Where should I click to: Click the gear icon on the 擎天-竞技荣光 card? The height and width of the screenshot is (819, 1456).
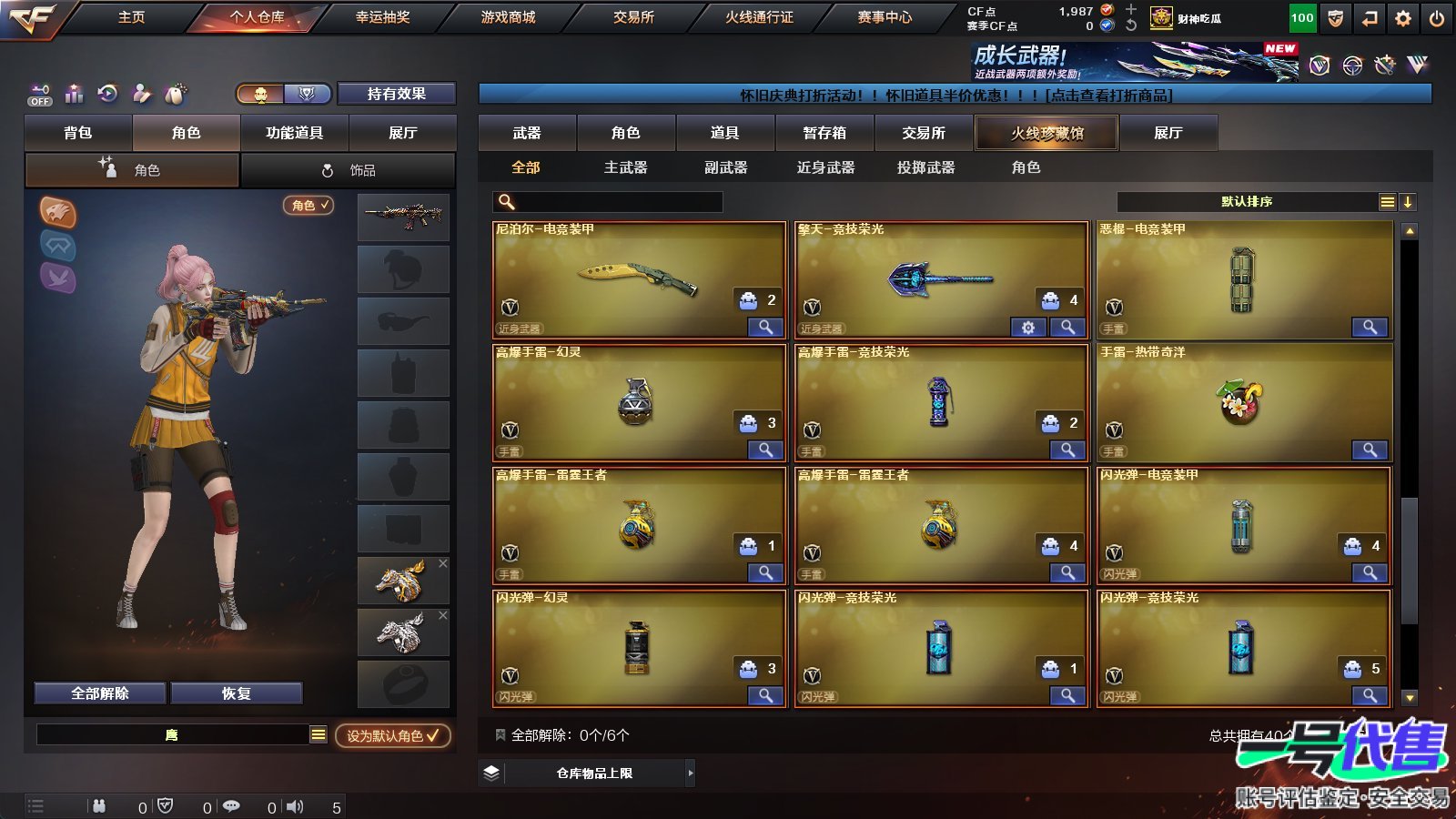click(1027, 326)
